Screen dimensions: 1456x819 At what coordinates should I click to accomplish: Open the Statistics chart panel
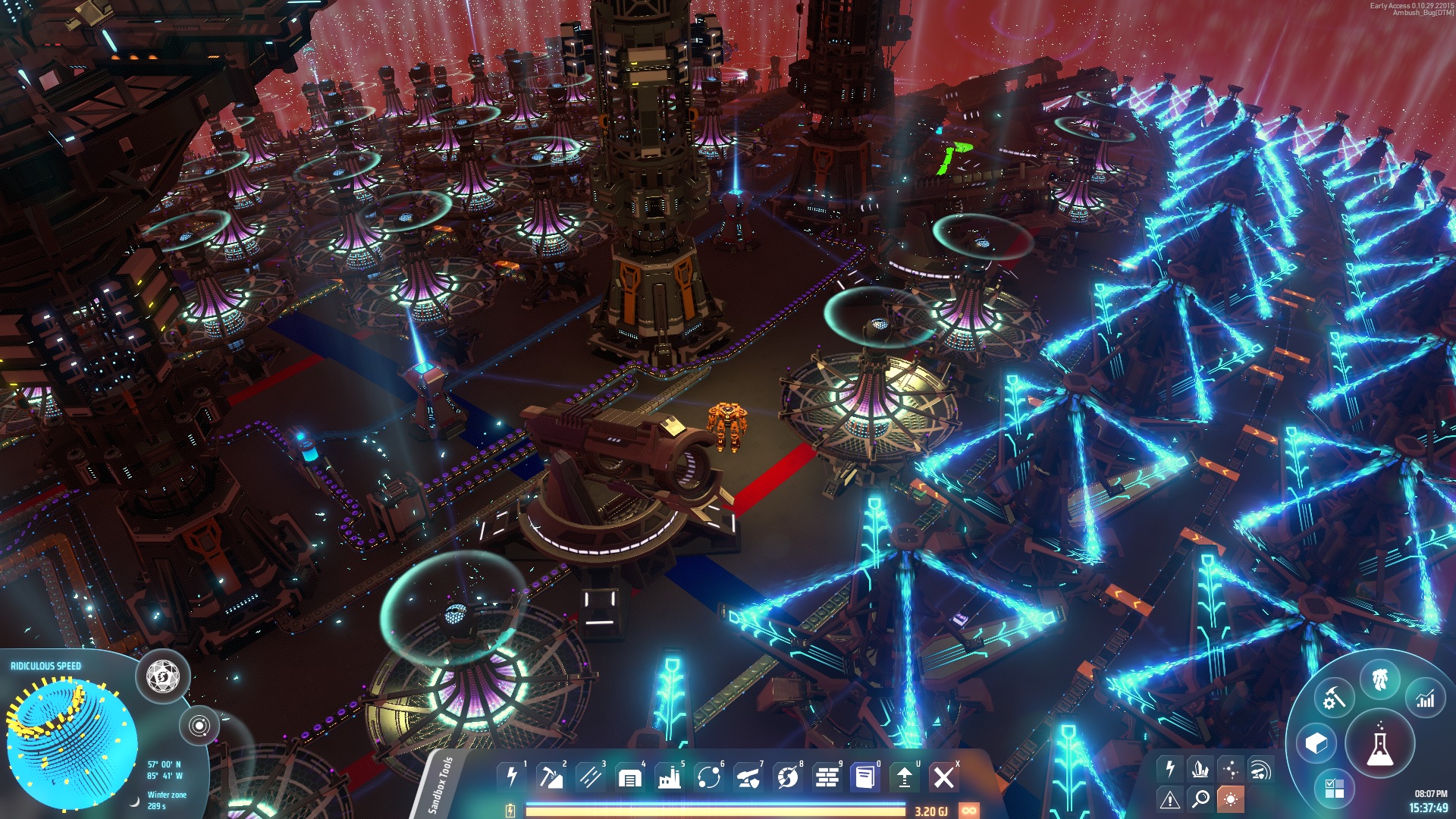1425,698
